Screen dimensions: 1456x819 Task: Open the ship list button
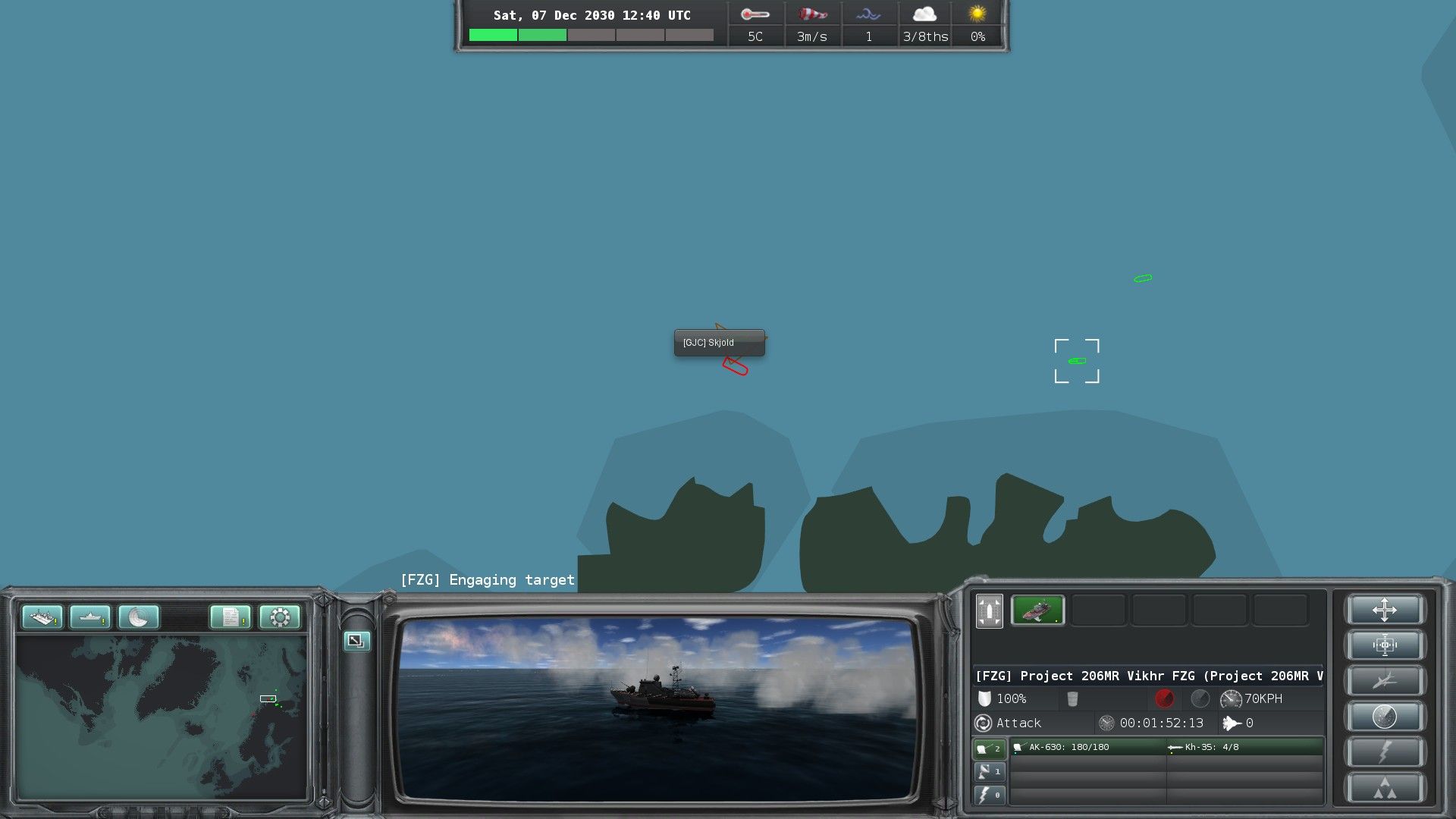pos(90,617)
